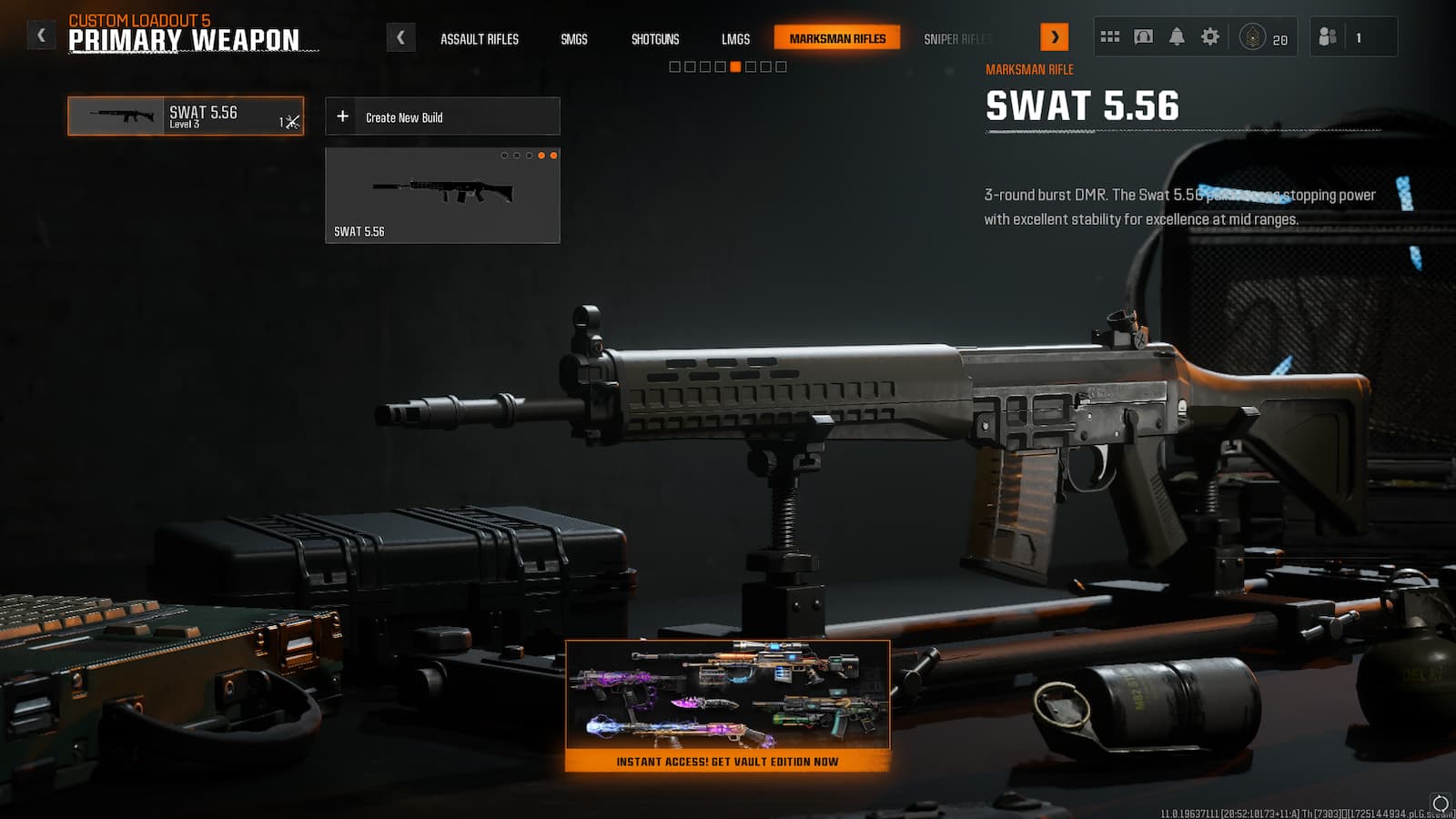Open the SMGs weapon category
This screenshot has width=1456, height=819.
coord(573,39)
